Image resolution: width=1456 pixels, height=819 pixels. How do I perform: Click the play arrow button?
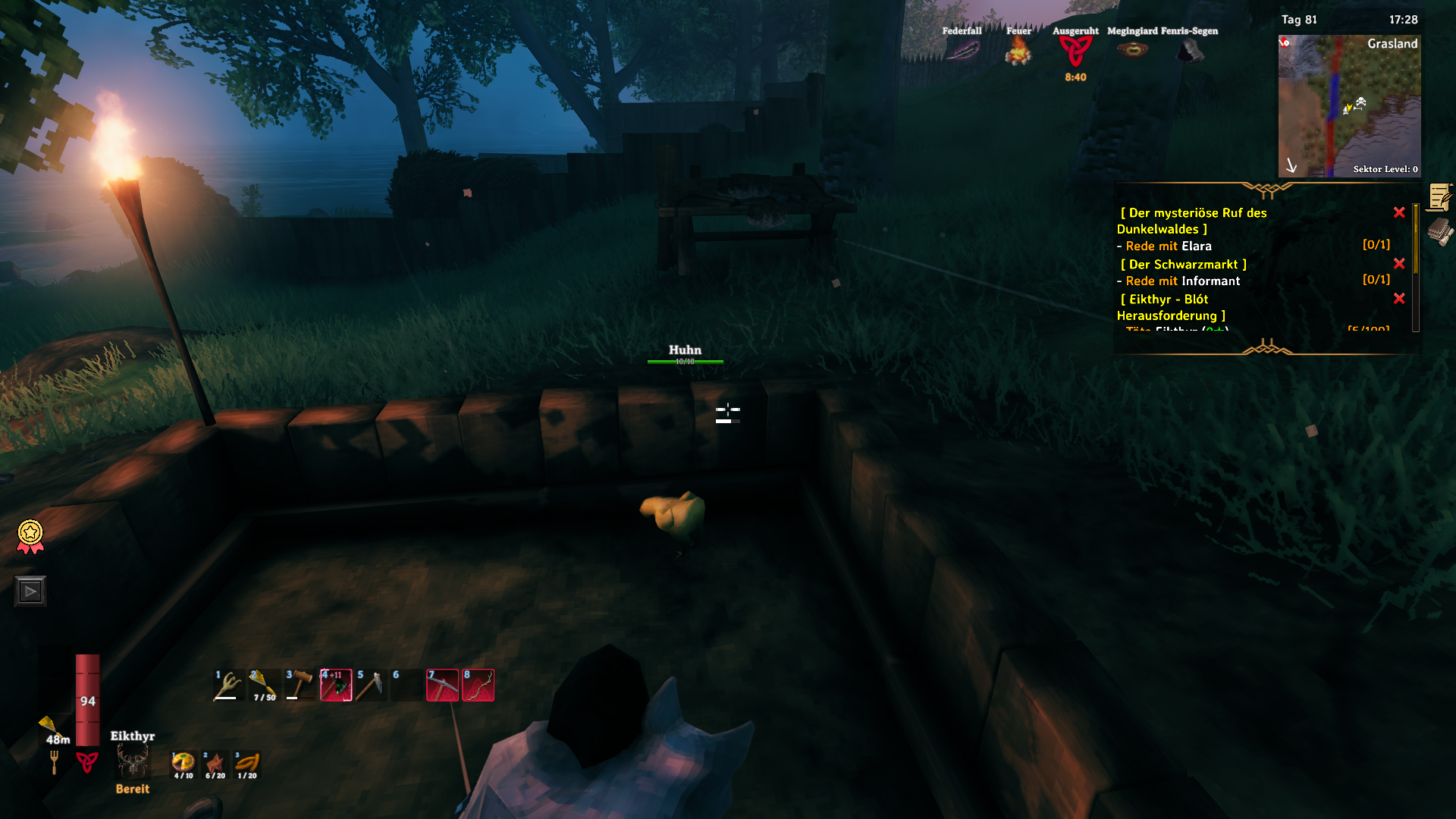(x=30, y=591)
